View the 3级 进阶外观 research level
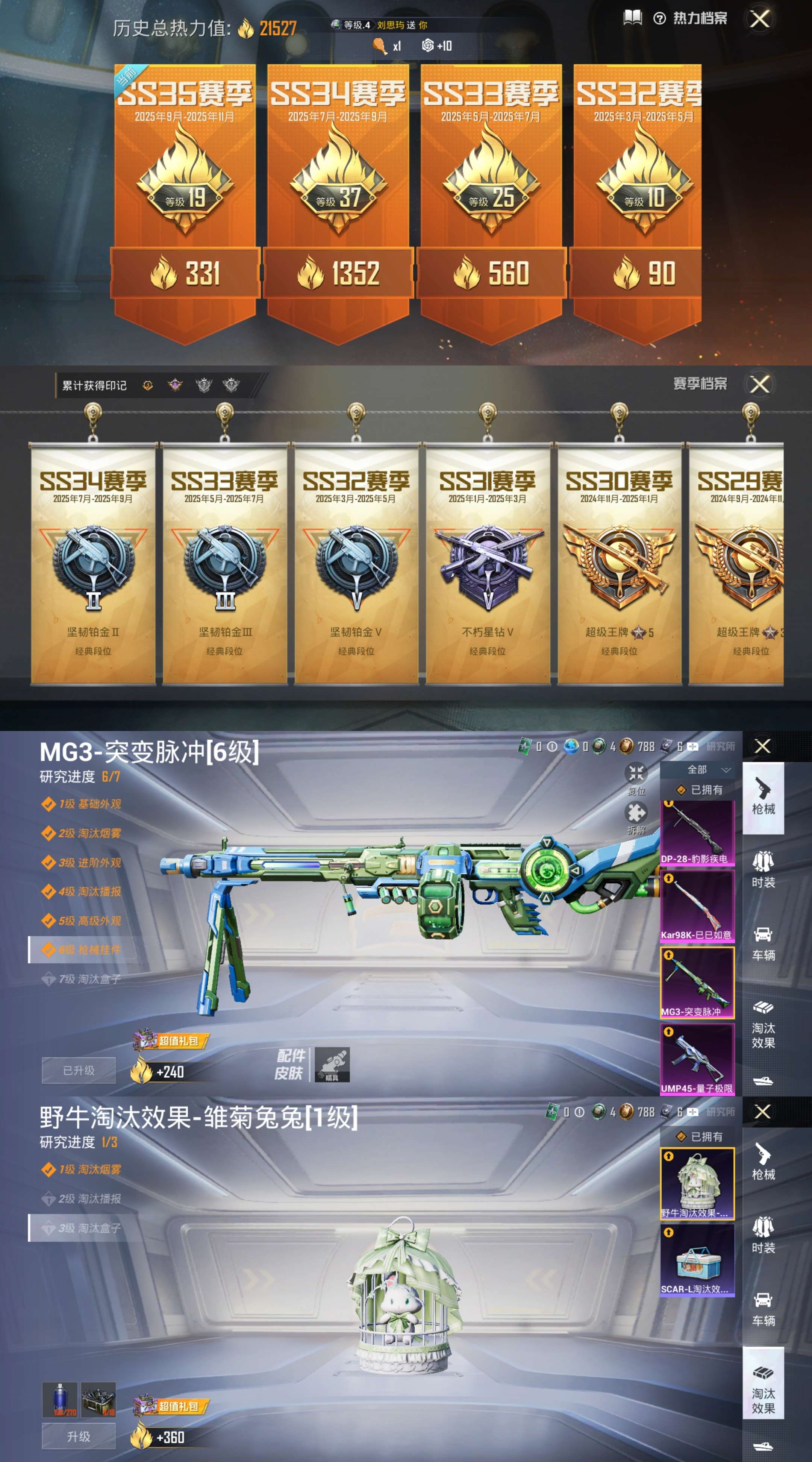The image size is (812, 1462). (89, 863)
